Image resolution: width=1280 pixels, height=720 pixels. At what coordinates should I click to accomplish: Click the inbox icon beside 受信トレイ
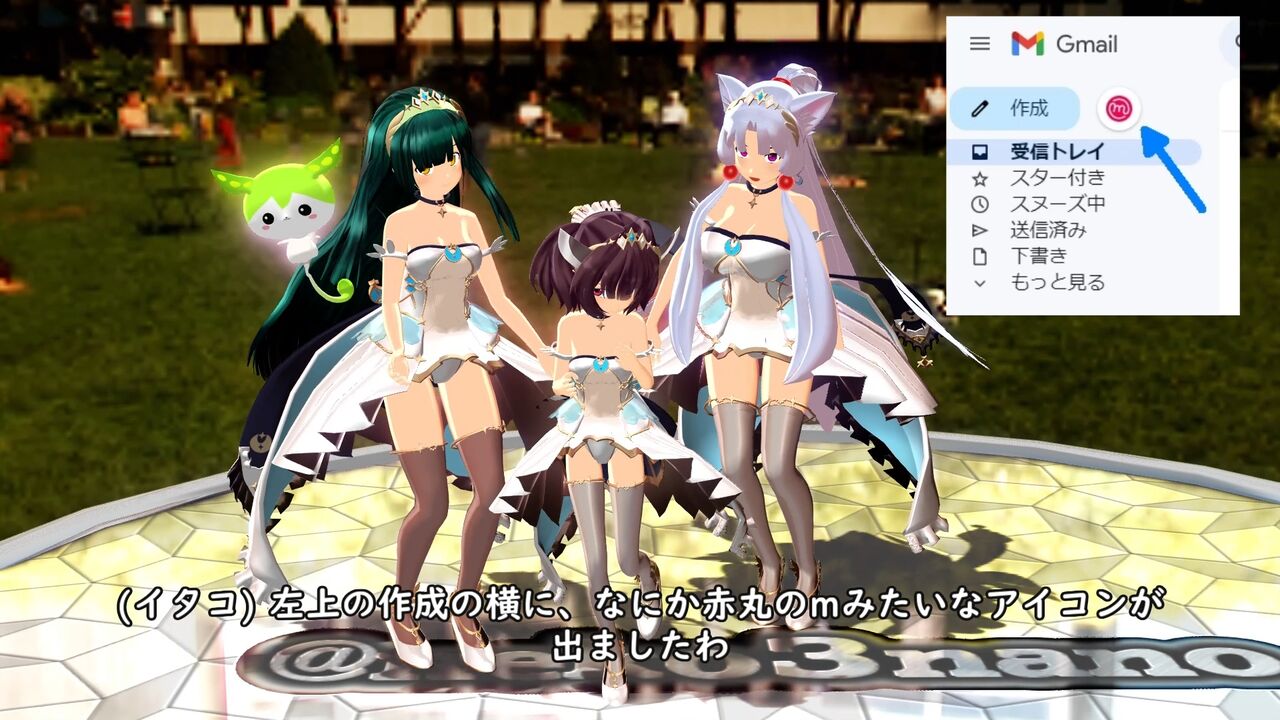point(981,151)
